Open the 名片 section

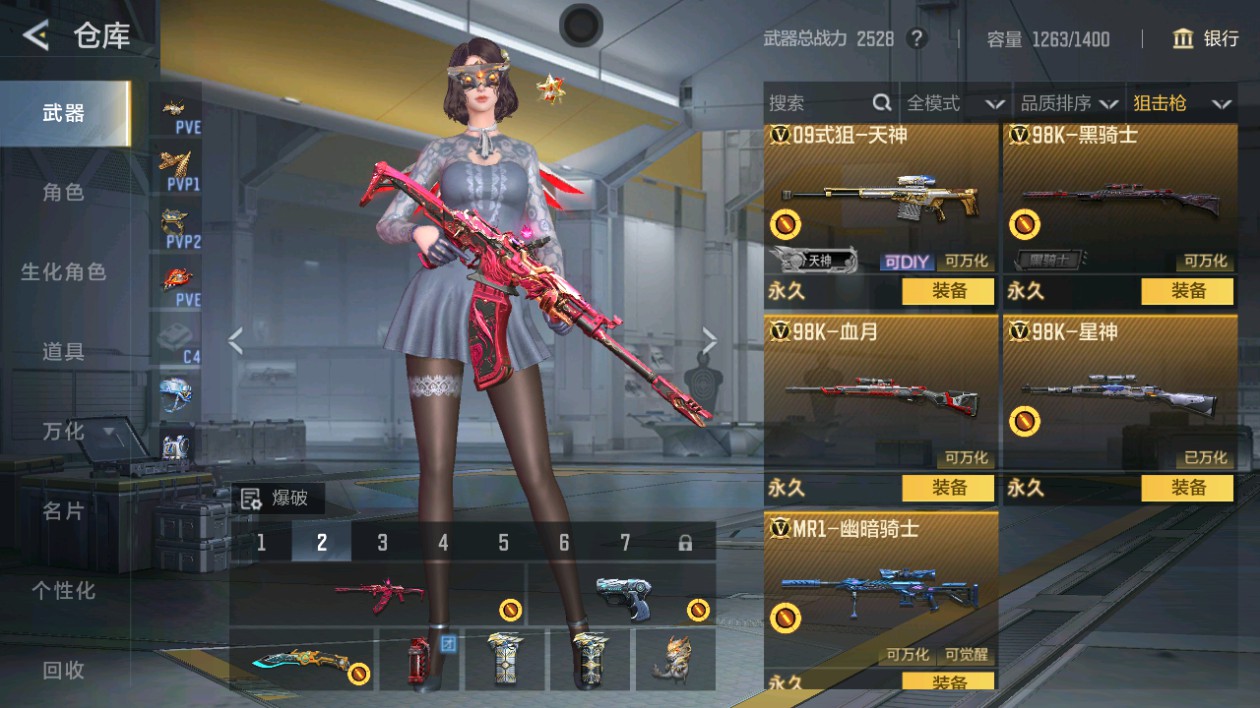[x=64, y=511]
